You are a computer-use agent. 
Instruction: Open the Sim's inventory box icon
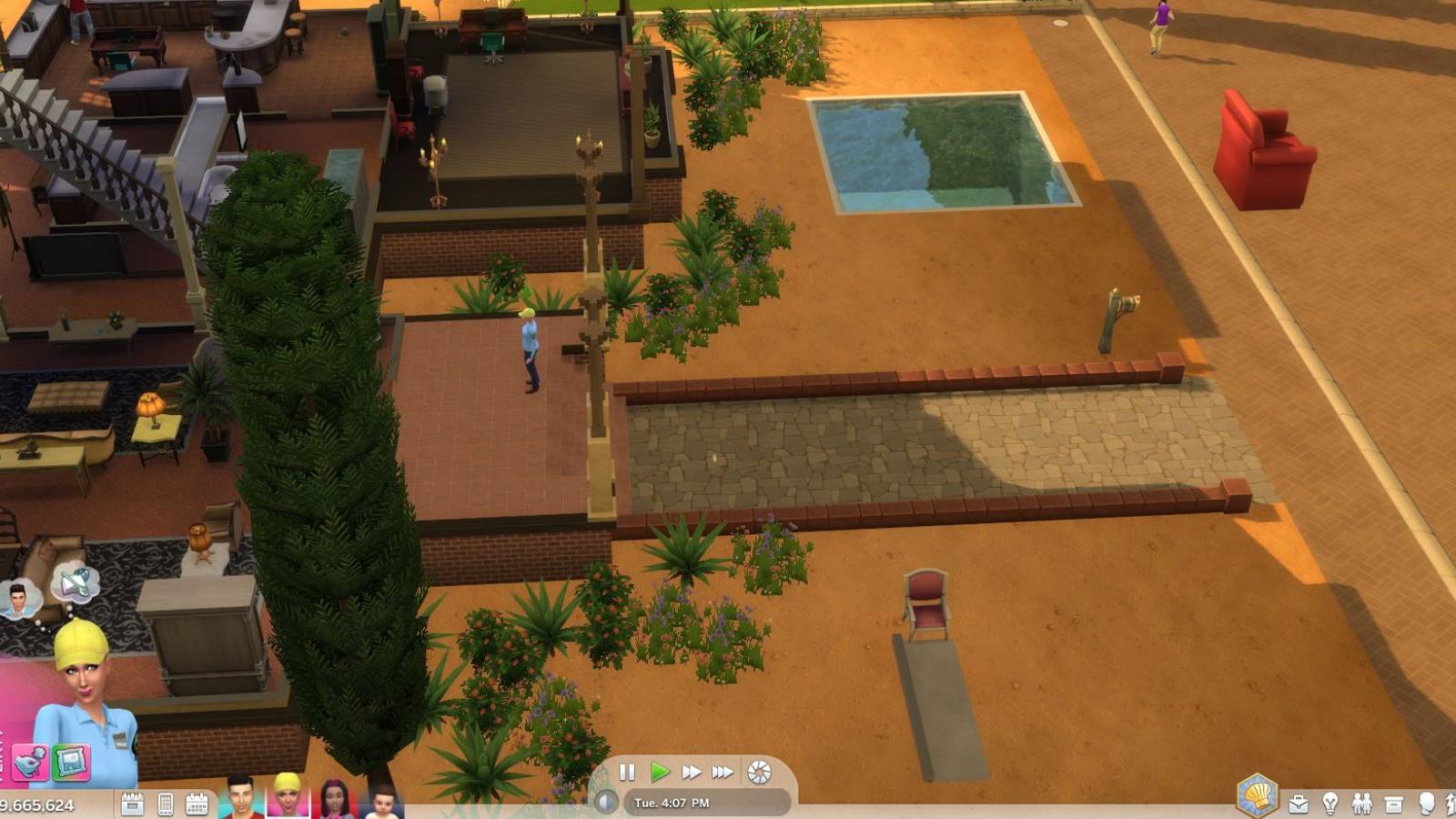tap(1395, 804)
